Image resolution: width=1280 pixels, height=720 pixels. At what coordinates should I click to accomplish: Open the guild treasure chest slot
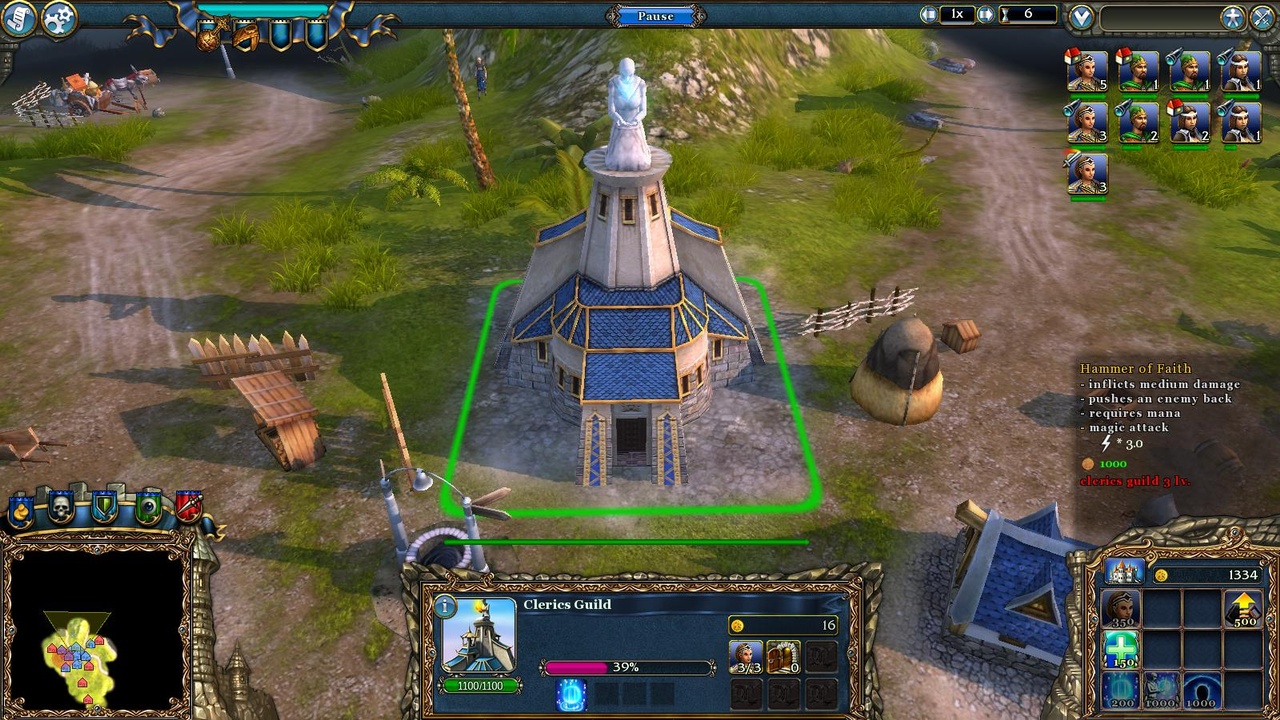pos(783,657)
